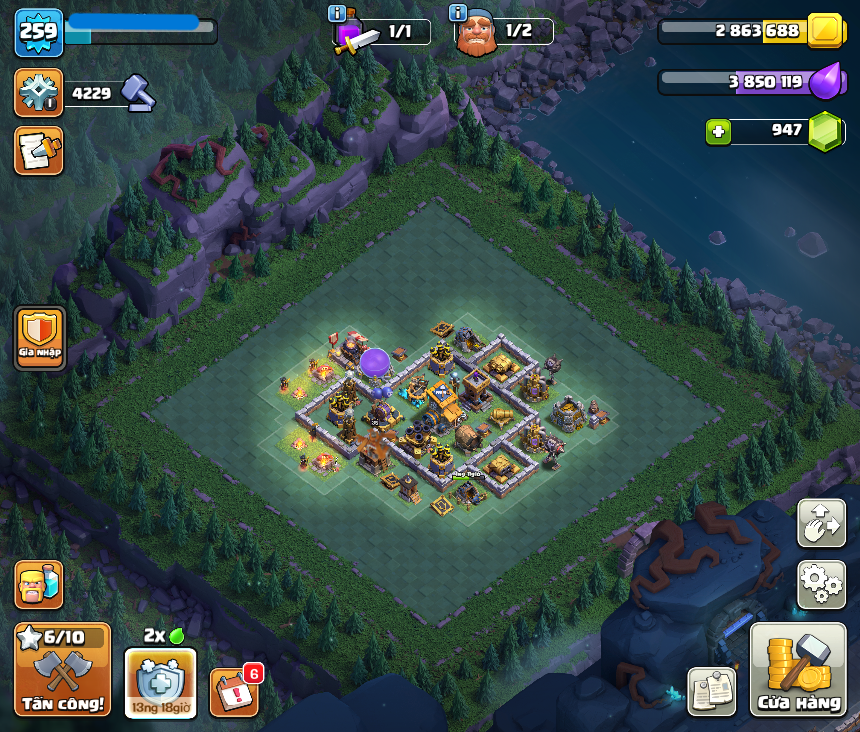
Task: Open the battle log papers button
Action: [x=711, y=691]
